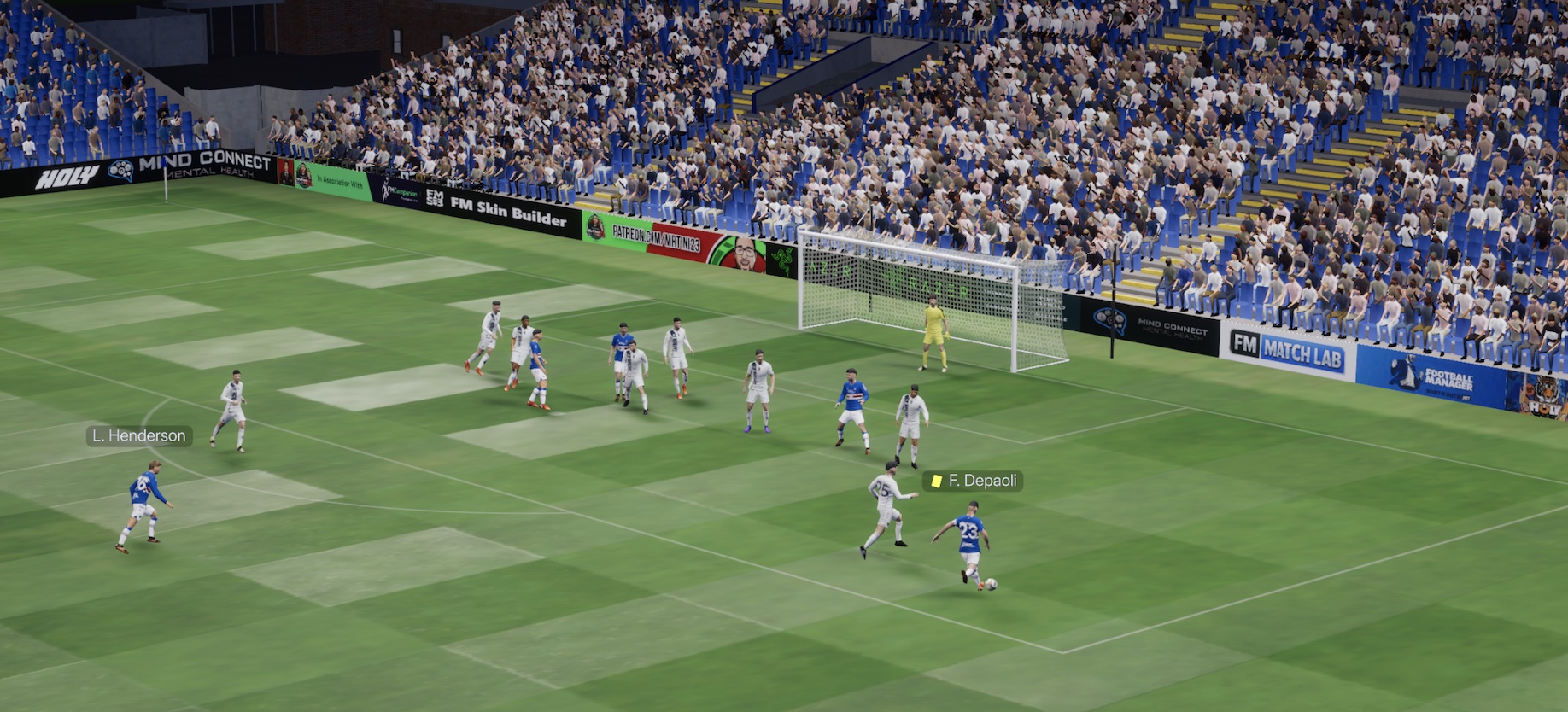Select the F. Depaoli name tag
The width and height of the screenshot is (1568, 712).
coord(974,481)
